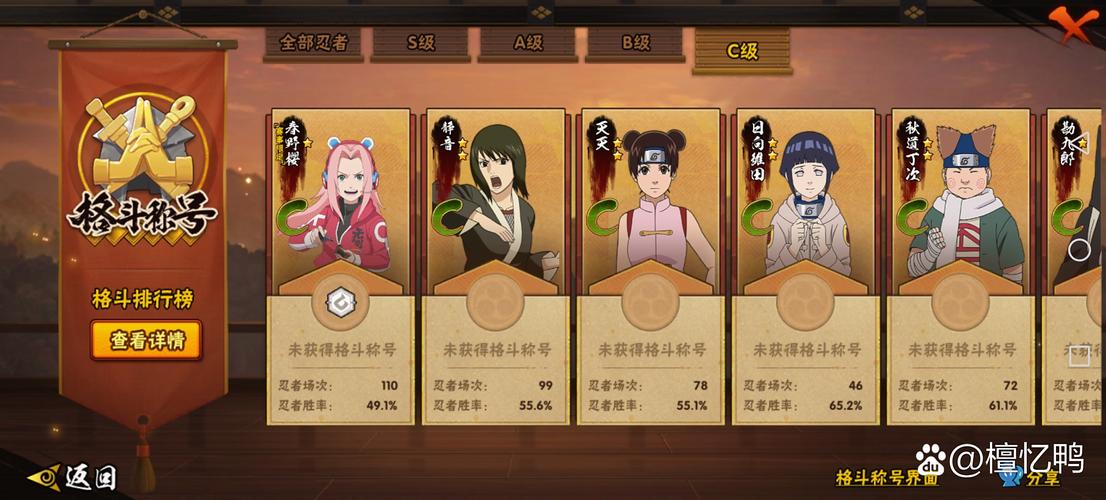Select the partially visible 勘九郎 card
Image resolution: width=1106 pixels, height=500 pixels.
pyautogui.click(x=1076, y=265)
